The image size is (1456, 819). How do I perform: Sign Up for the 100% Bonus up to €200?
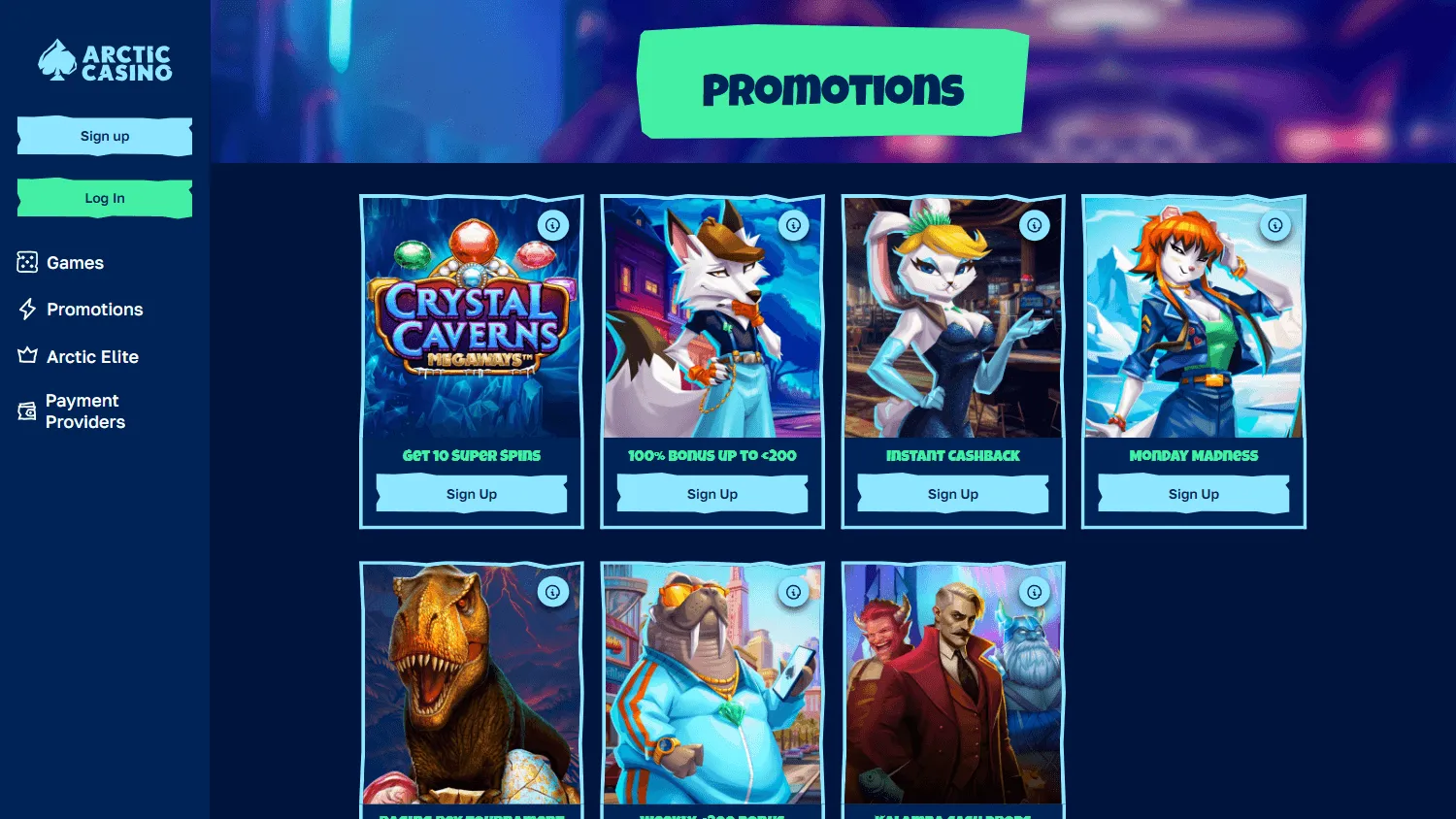pos(711,494)
